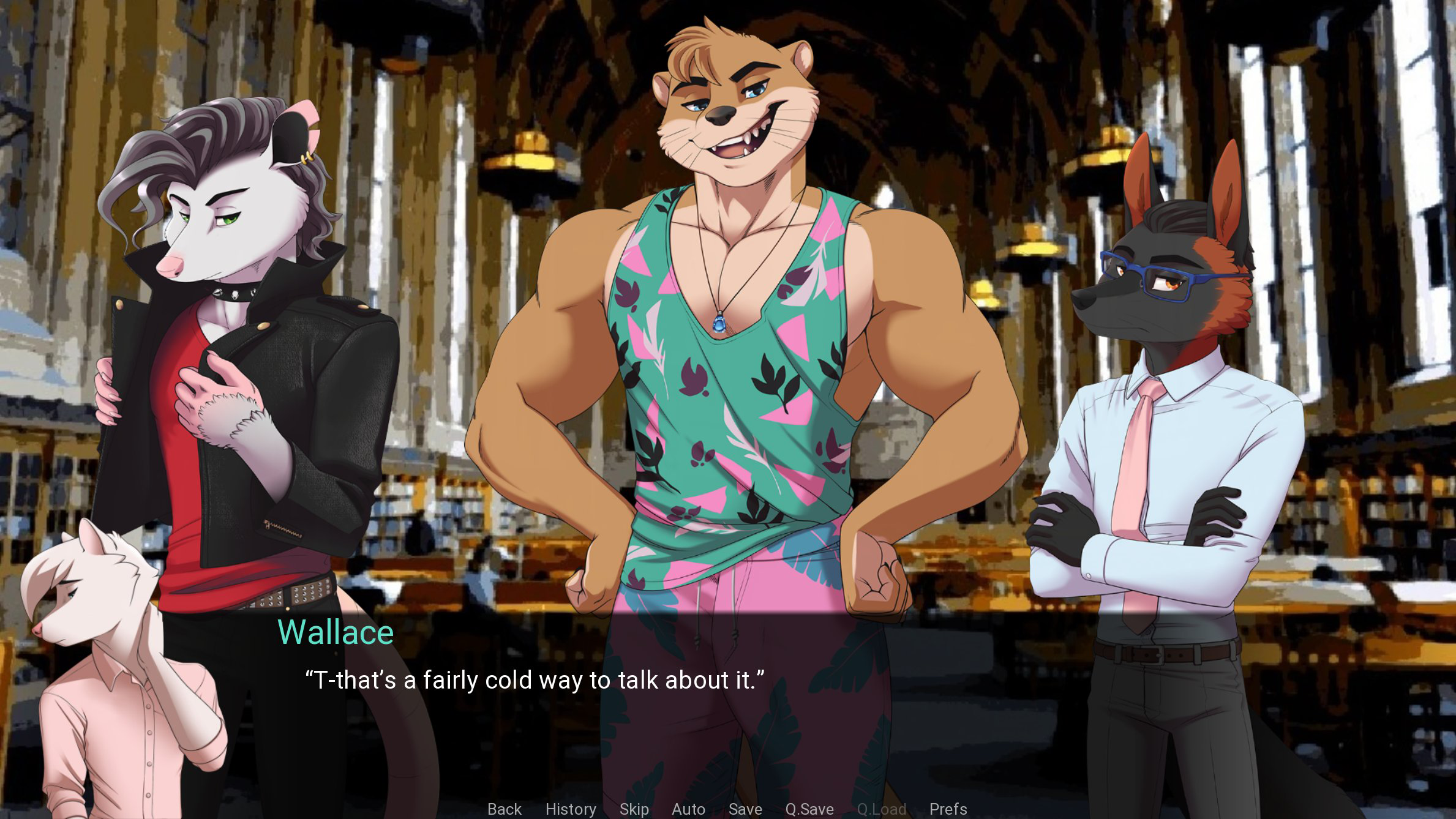Open the Save game screen
Image resolution: width=1456 pixels, height=819 pixels.
(x=745, y=809)
